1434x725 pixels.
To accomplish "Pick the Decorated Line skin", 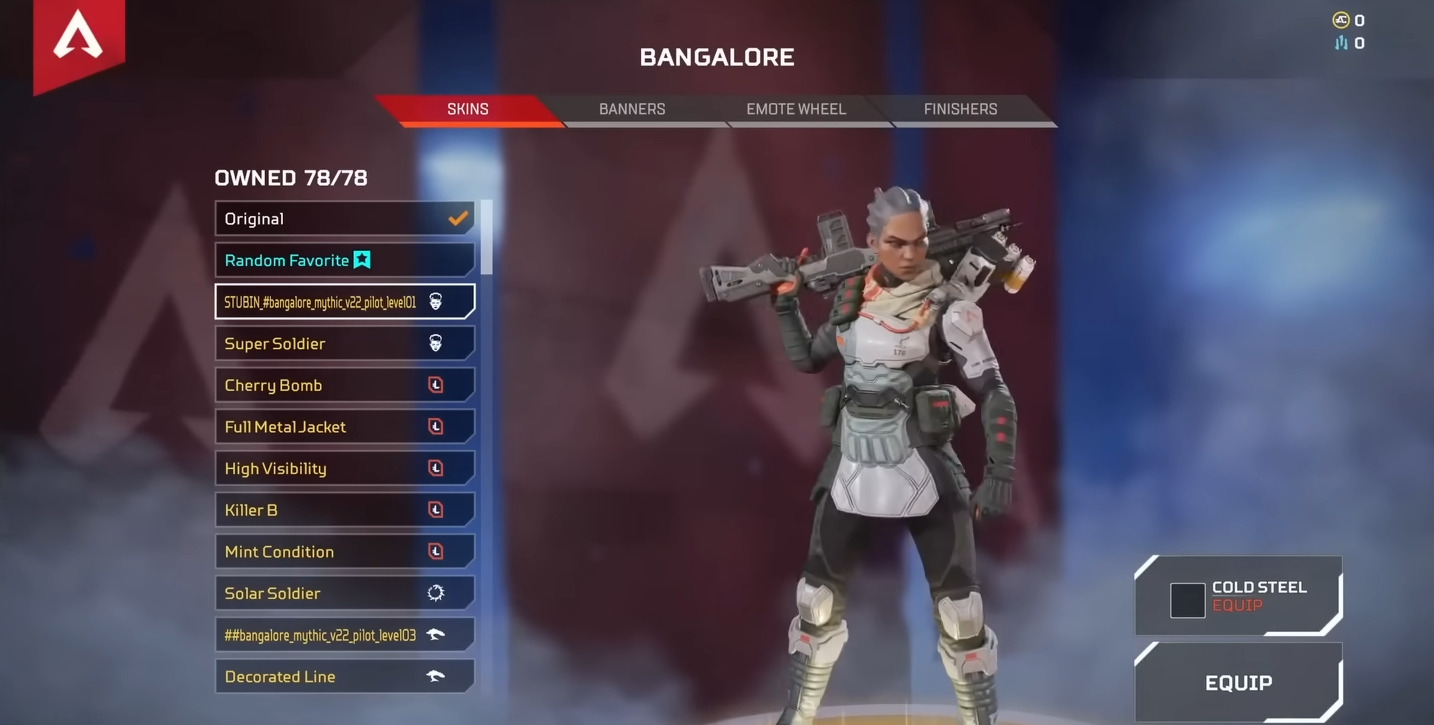I will click(344, 677).
